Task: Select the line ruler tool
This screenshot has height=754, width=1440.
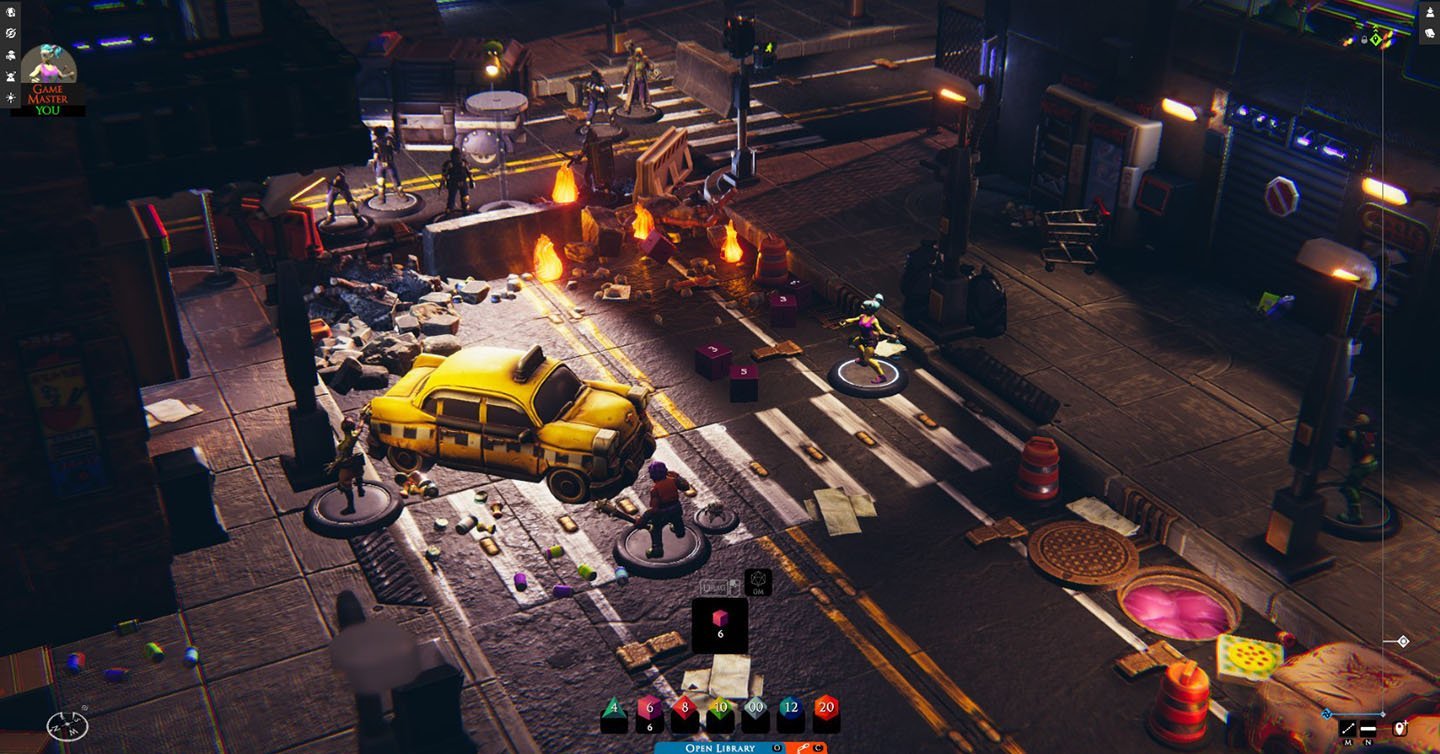Action: (x=1348, y=728)
